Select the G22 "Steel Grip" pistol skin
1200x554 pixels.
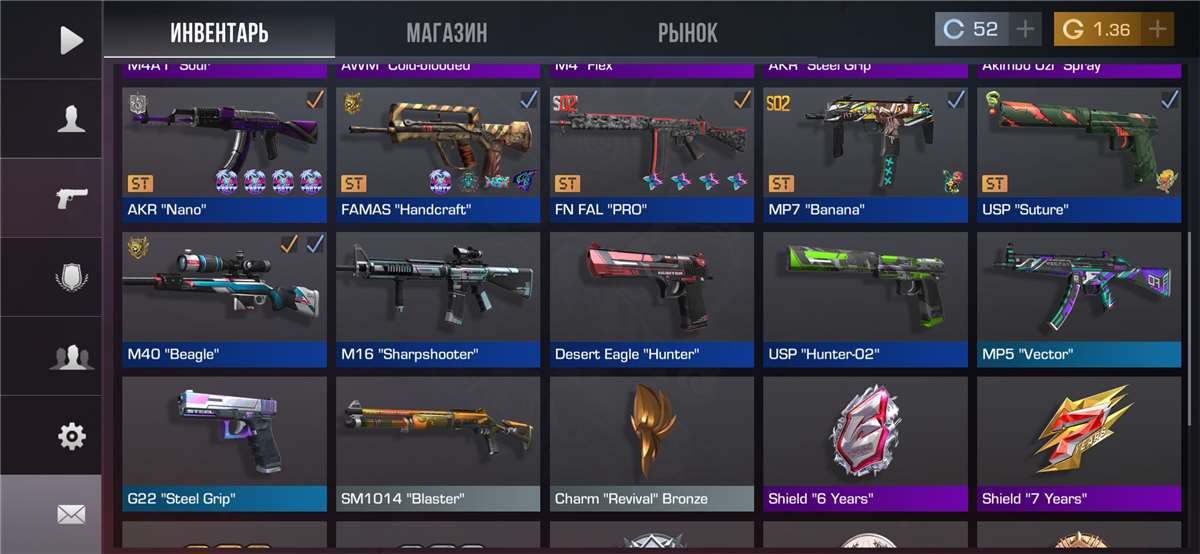tap(224, 441)
